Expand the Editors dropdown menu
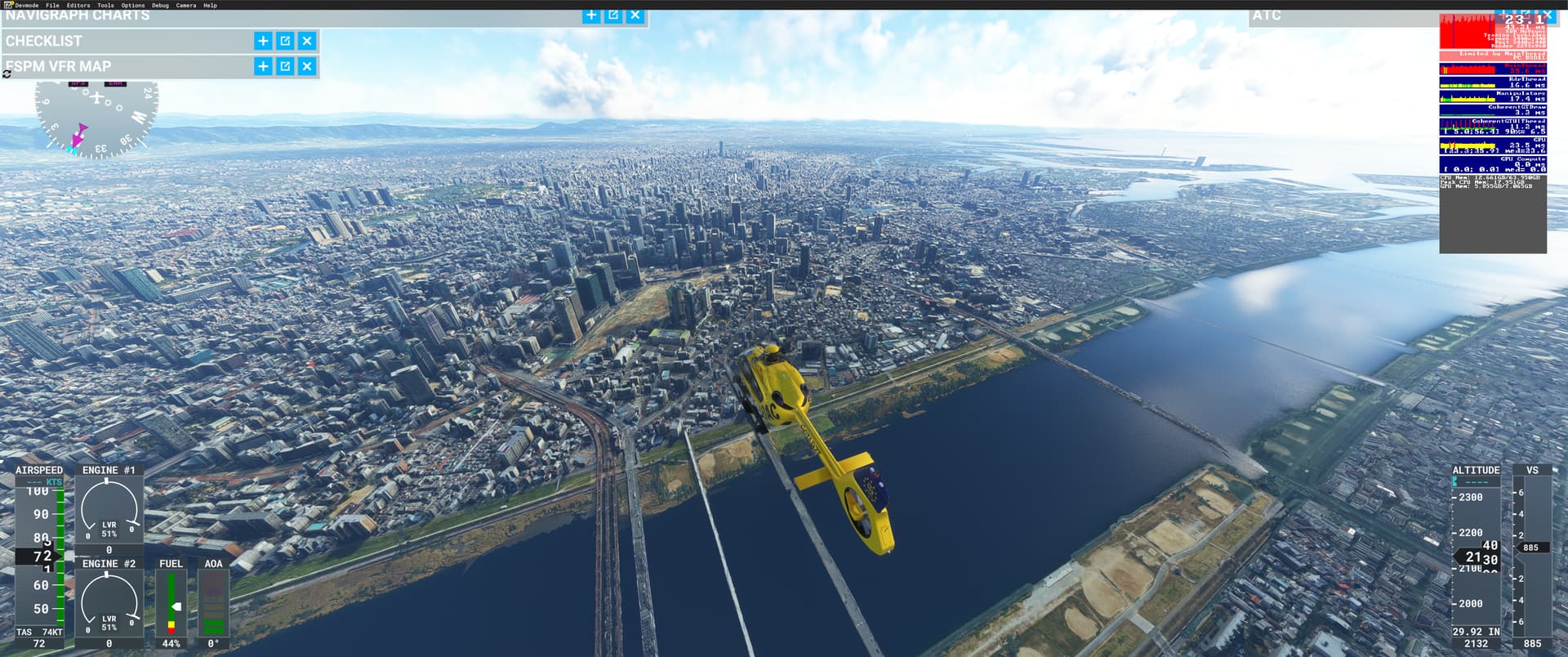This screenshot has height=657, width=1568. click(x=76, y=5)
